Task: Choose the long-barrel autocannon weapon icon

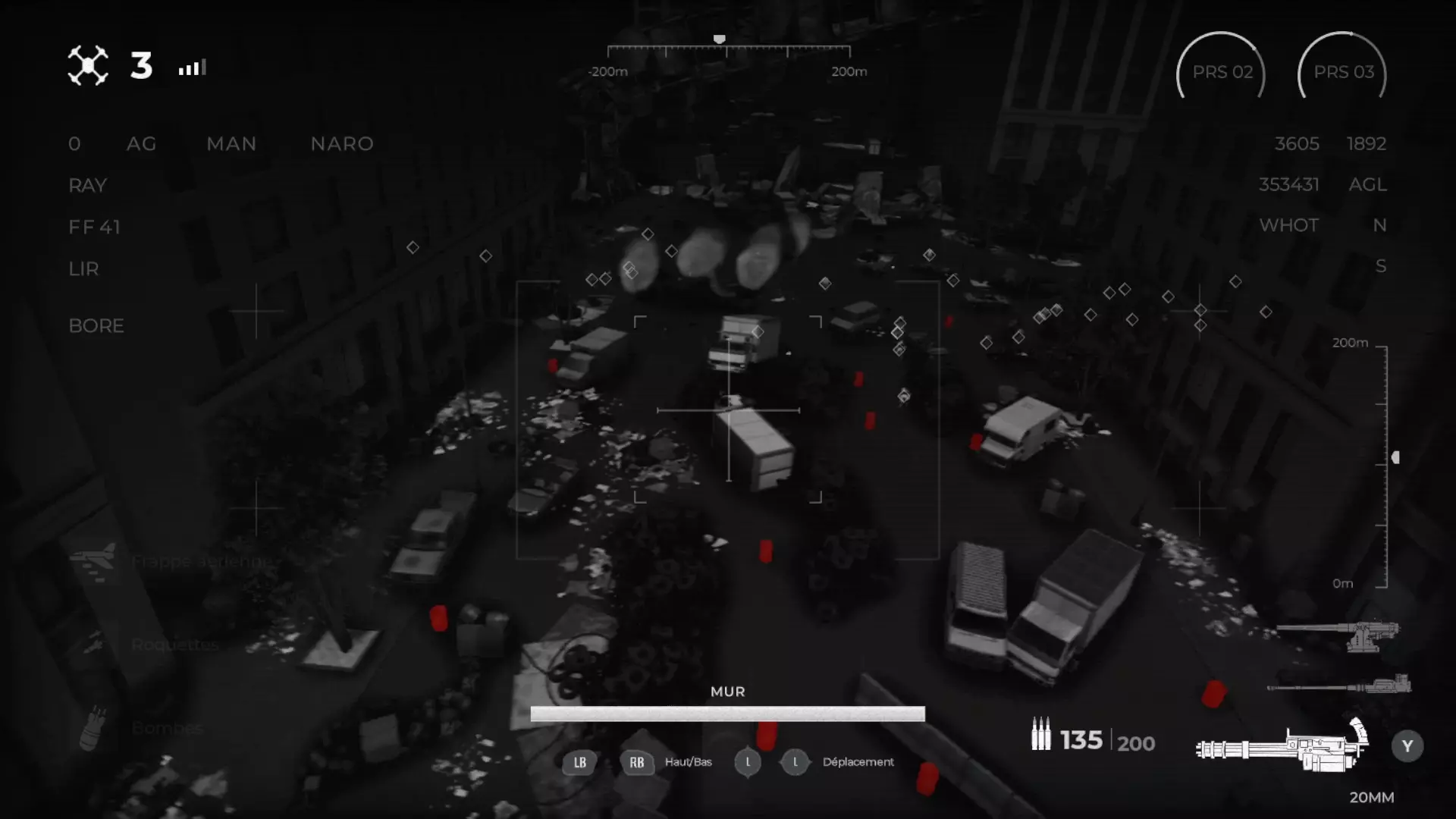Action: point(1339,686)
